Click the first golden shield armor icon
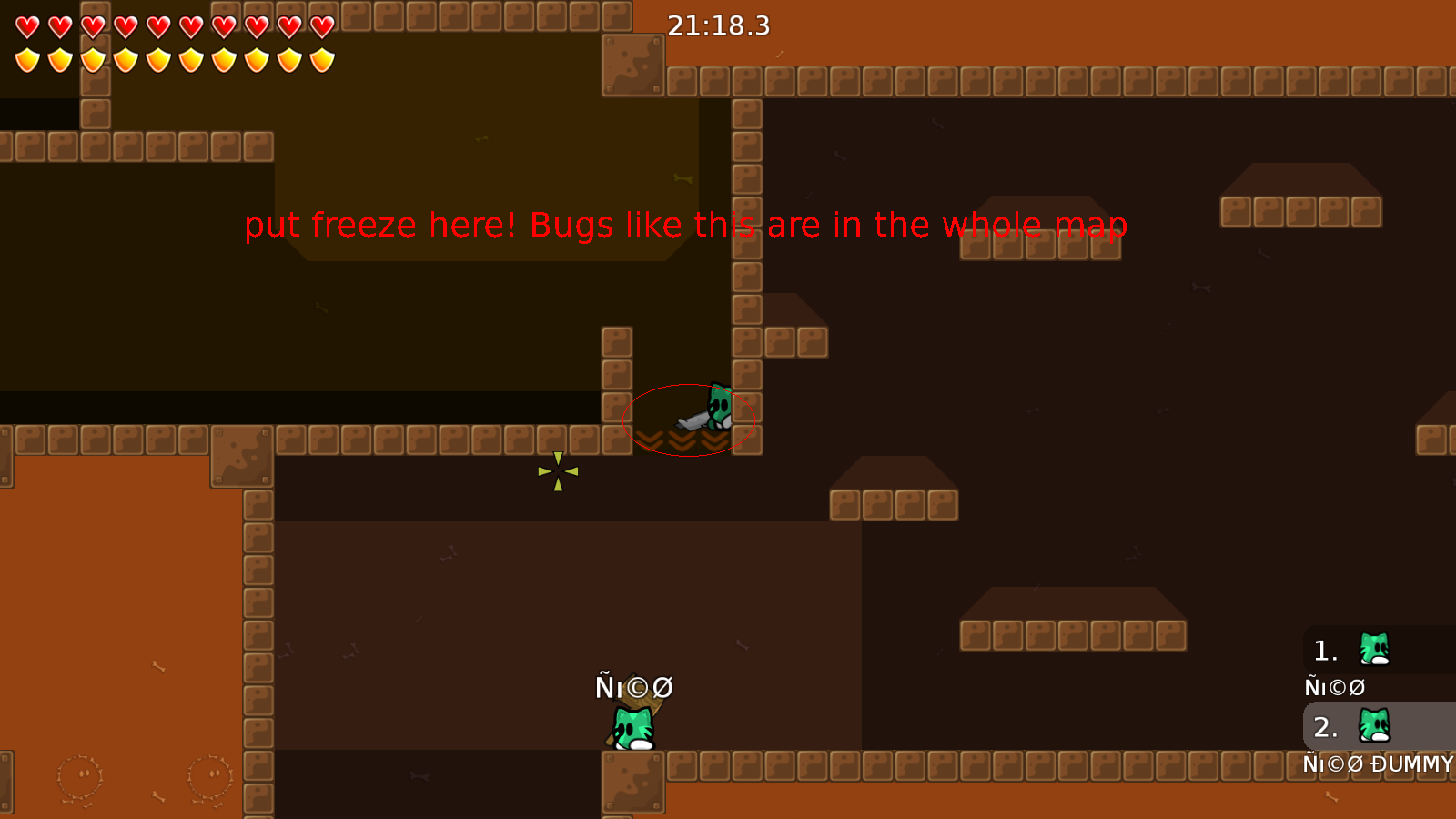This screenshot has width=1456, height=819. pos(25,59)
